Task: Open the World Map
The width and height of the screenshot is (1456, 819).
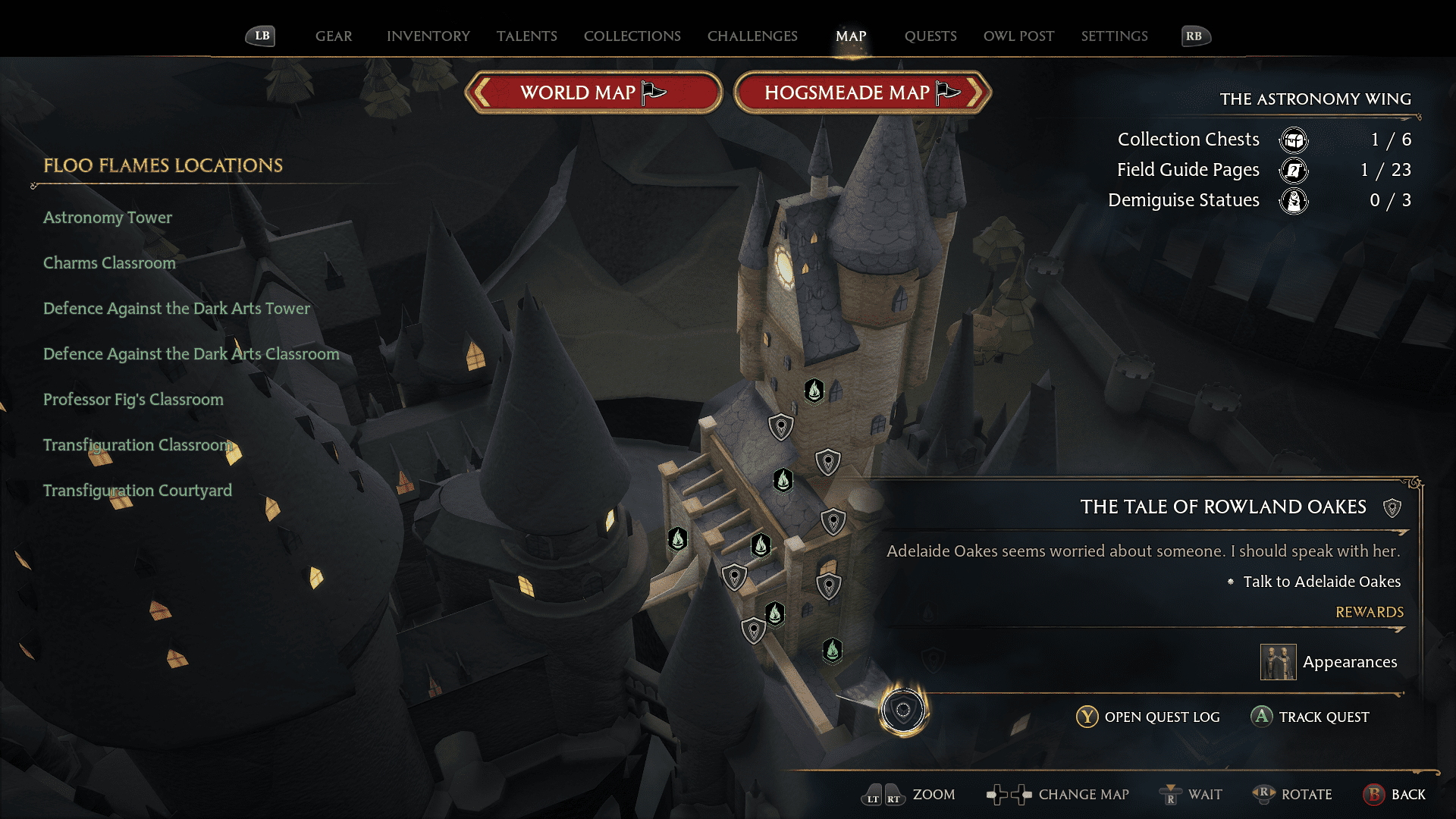Action: point(593,92)
